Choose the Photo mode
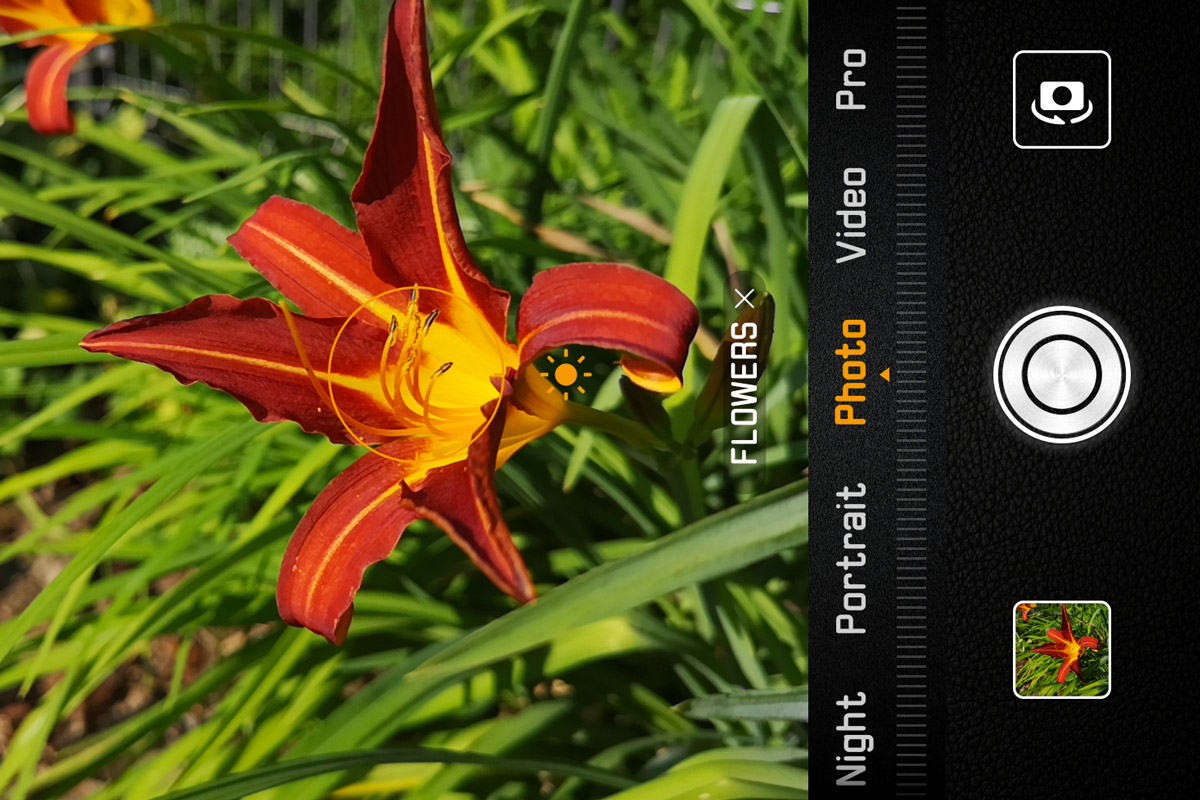1200x800 pixels. (x=851, y=372)
